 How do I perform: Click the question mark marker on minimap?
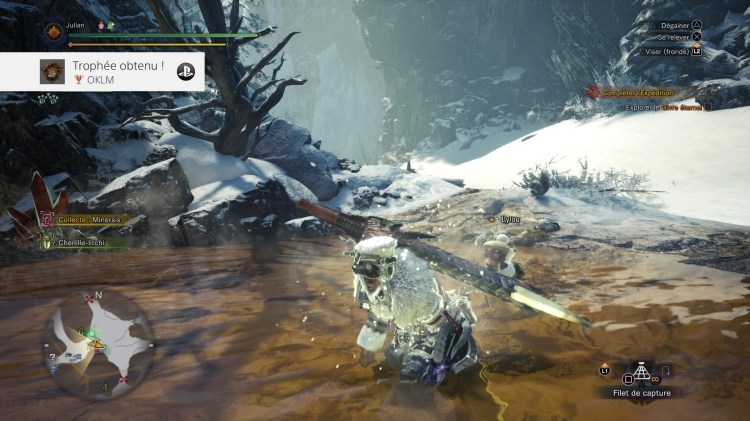[51, 355]
